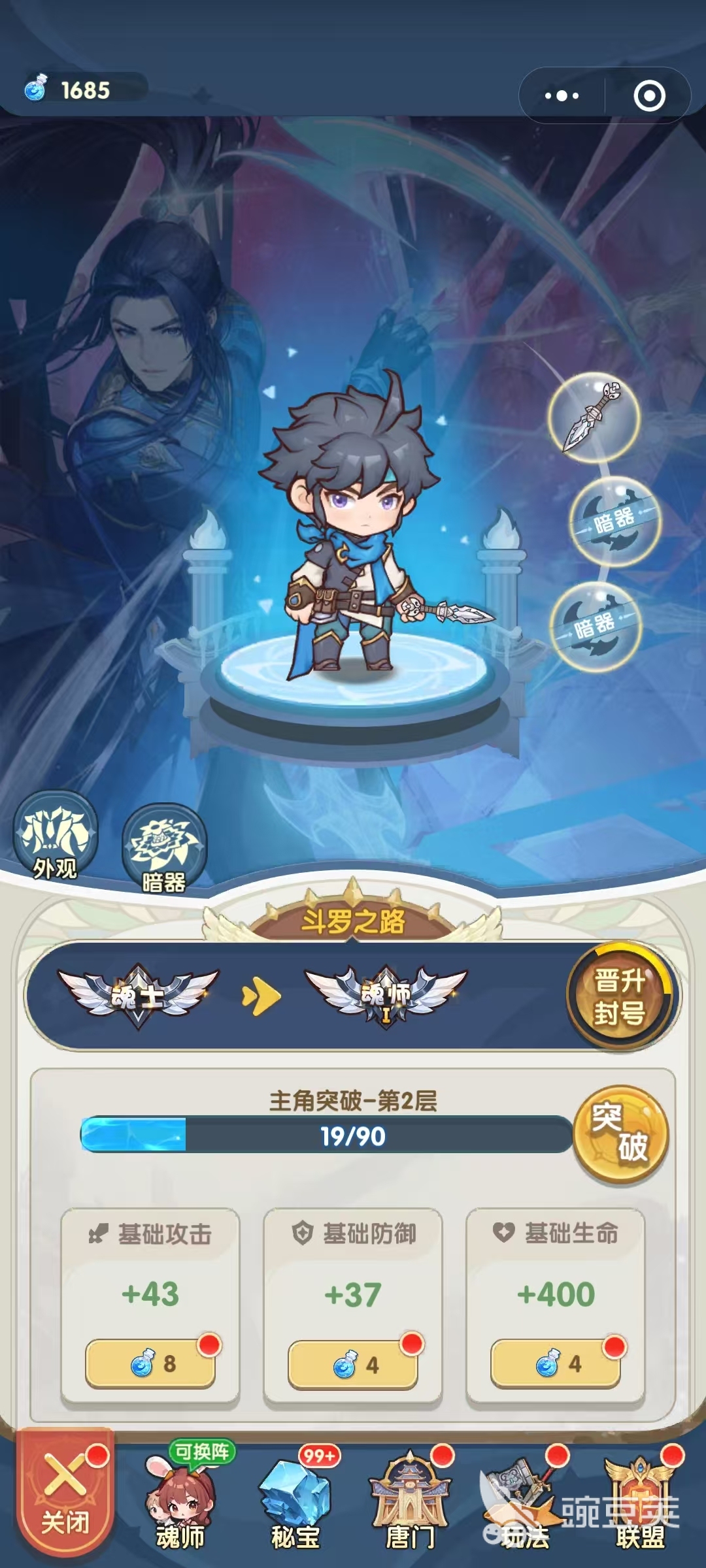Tap the 魂士 winged rank badge
Viewport: 706px width, 1568px height.
[x=138, y=996]
